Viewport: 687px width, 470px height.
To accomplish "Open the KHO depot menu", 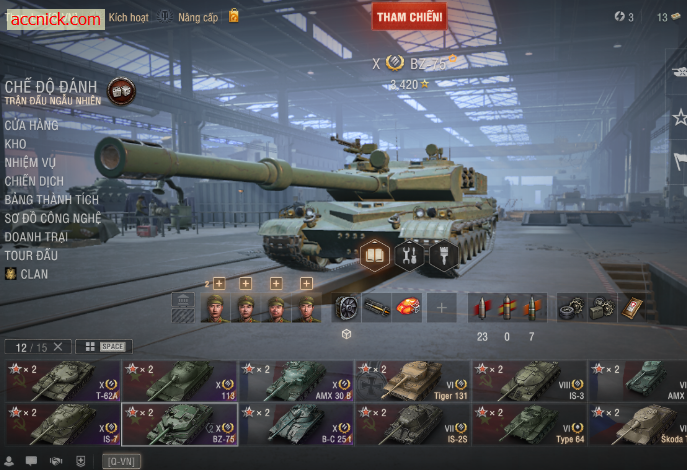I will (x=15, y=144).
